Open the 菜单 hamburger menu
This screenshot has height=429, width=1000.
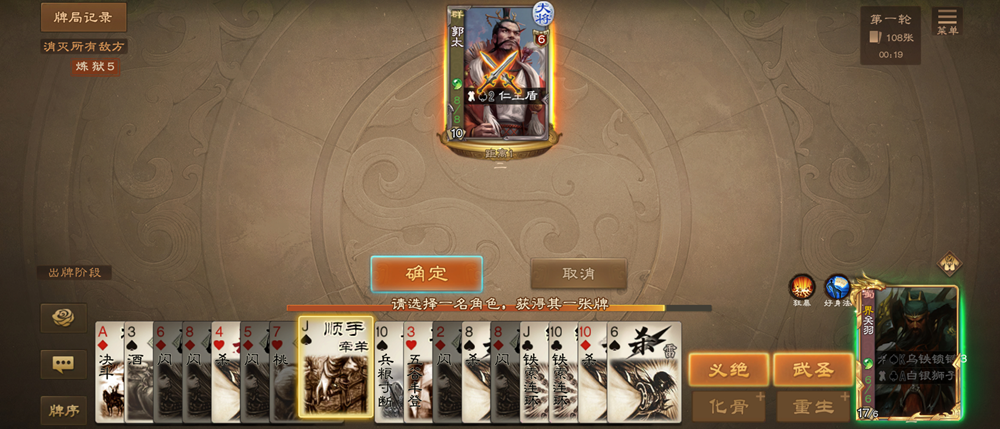coord(946,20)
